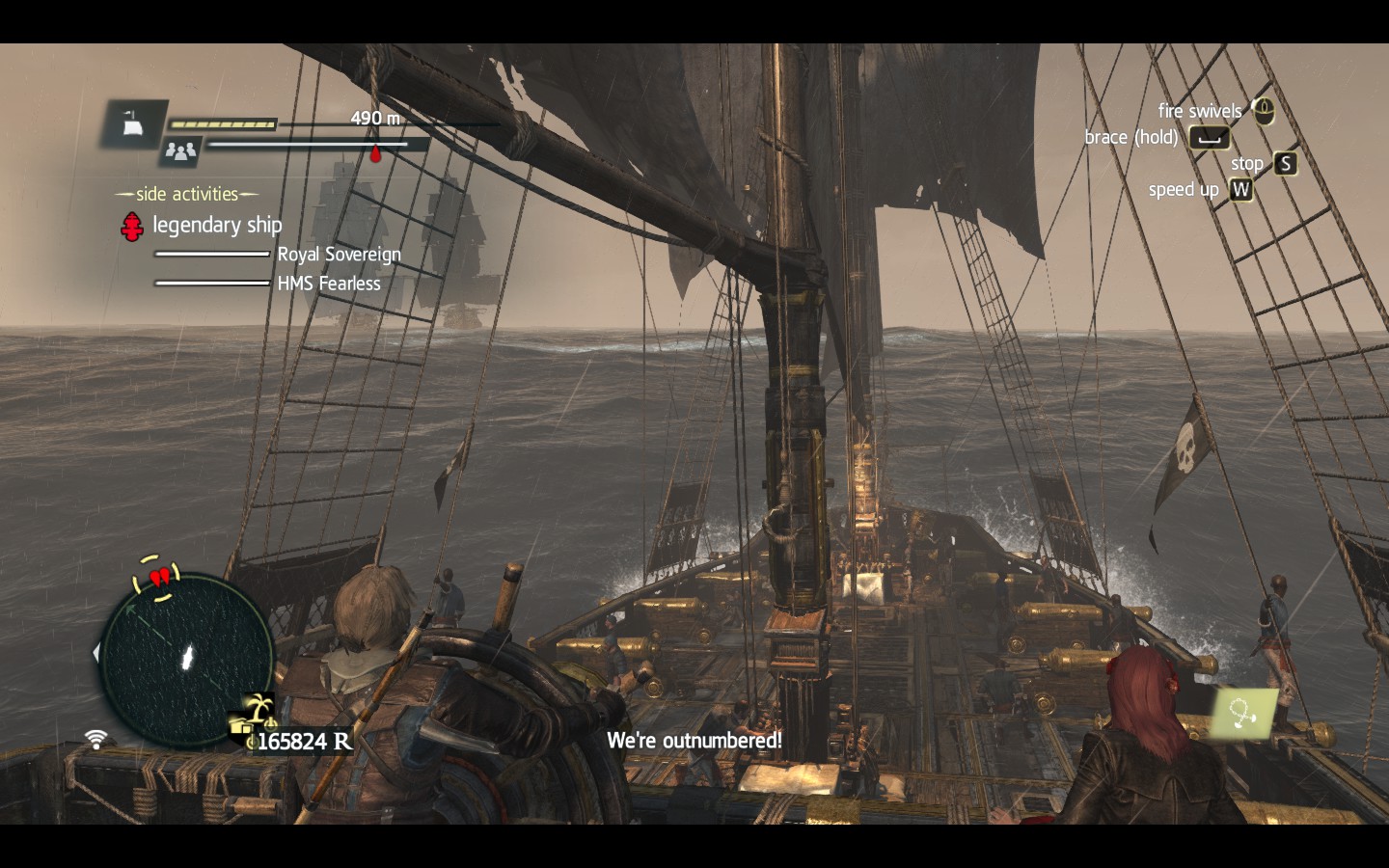The width and height of the screenshot is (1389, 868).
Task: Click the palm island icon beside minimap
Action: tap(258, 709)
